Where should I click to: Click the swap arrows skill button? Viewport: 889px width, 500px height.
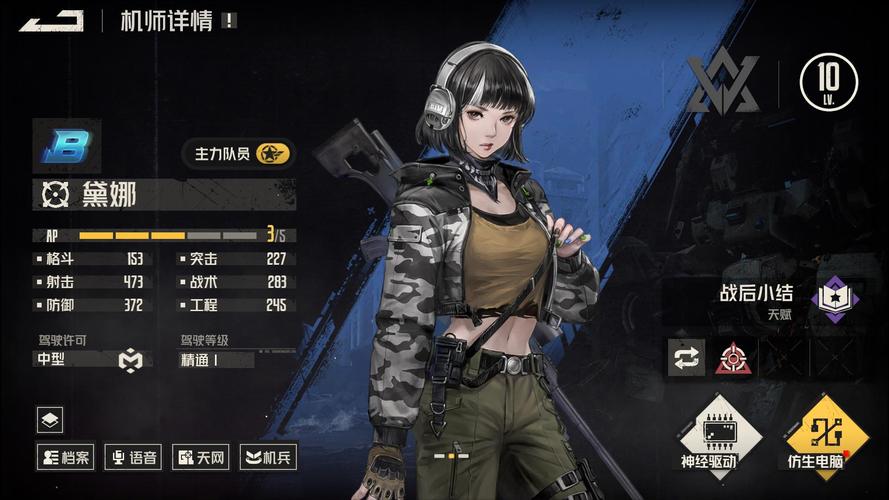tap(686, 358)
